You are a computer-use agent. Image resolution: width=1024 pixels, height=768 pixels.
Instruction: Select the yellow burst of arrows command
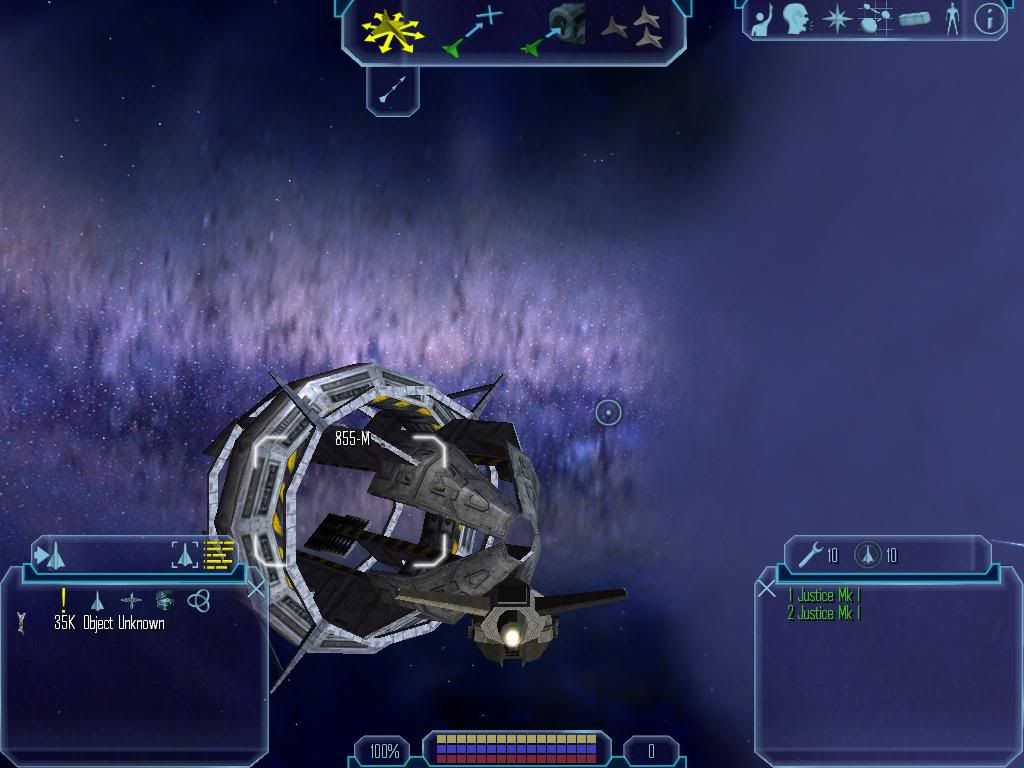click(394, 30)
